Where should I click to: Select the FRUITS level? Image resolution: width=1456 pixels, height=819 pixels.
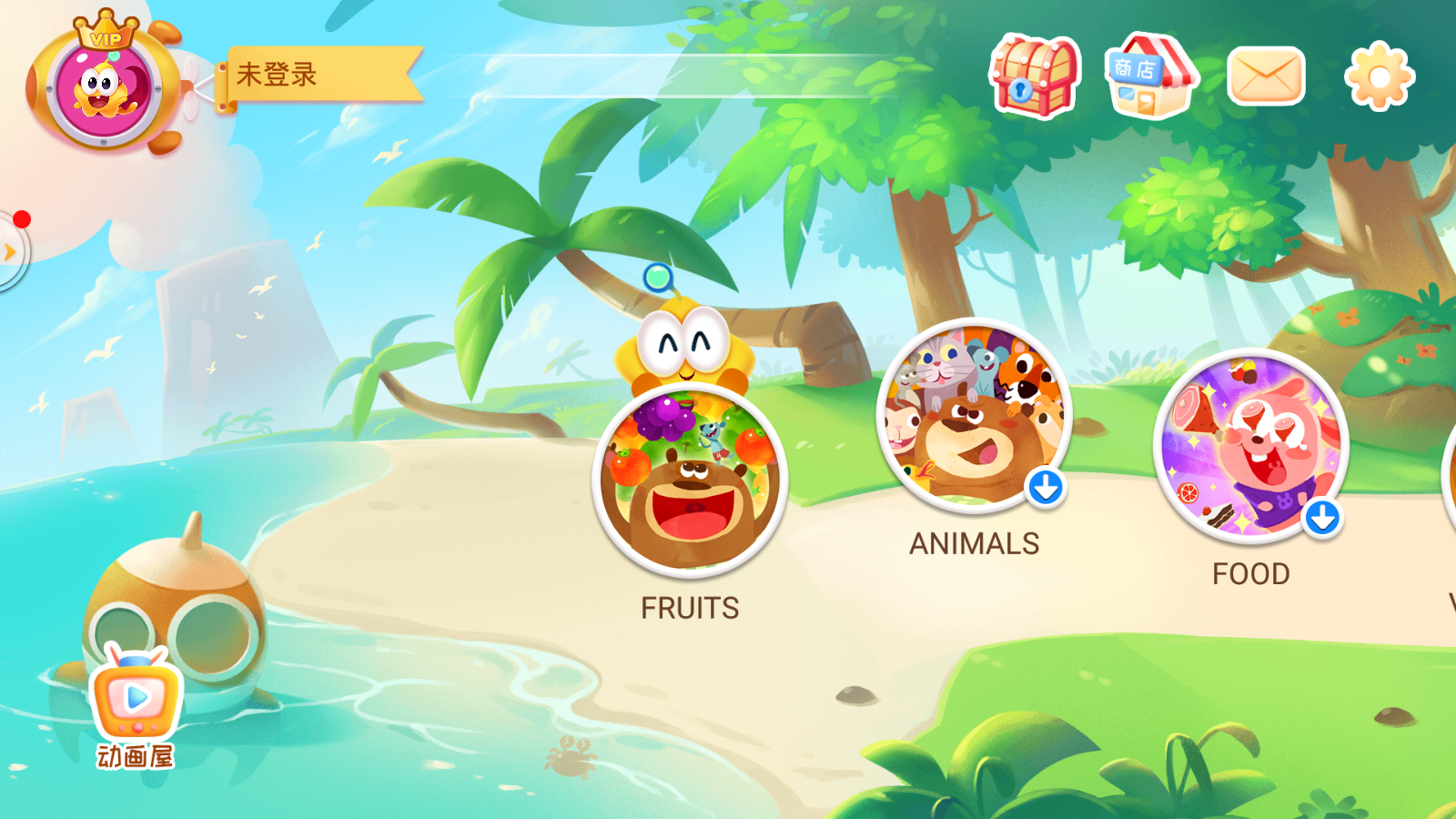point(690,482)
